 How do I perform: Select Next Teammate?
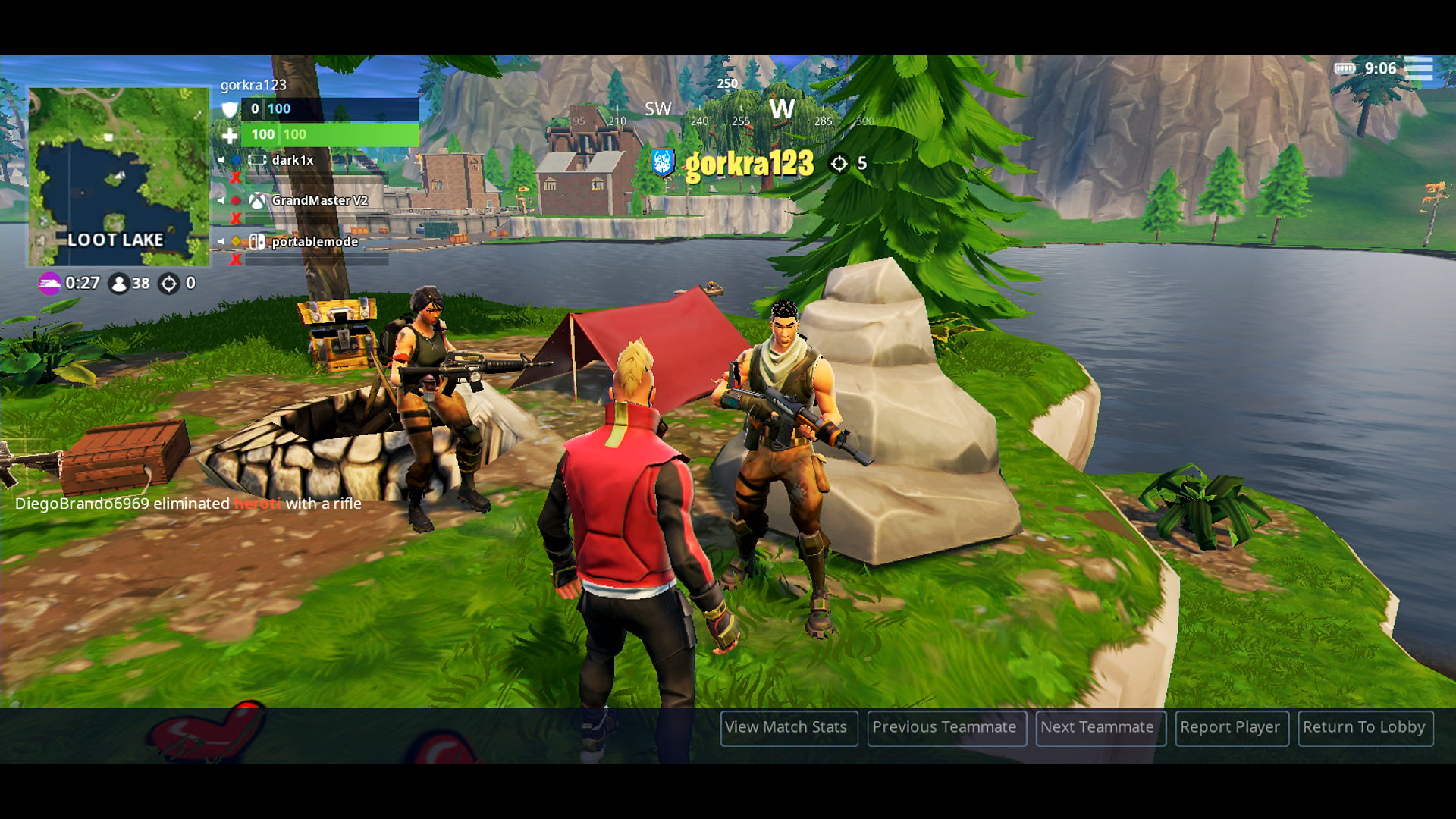[x=1100, y=727]
